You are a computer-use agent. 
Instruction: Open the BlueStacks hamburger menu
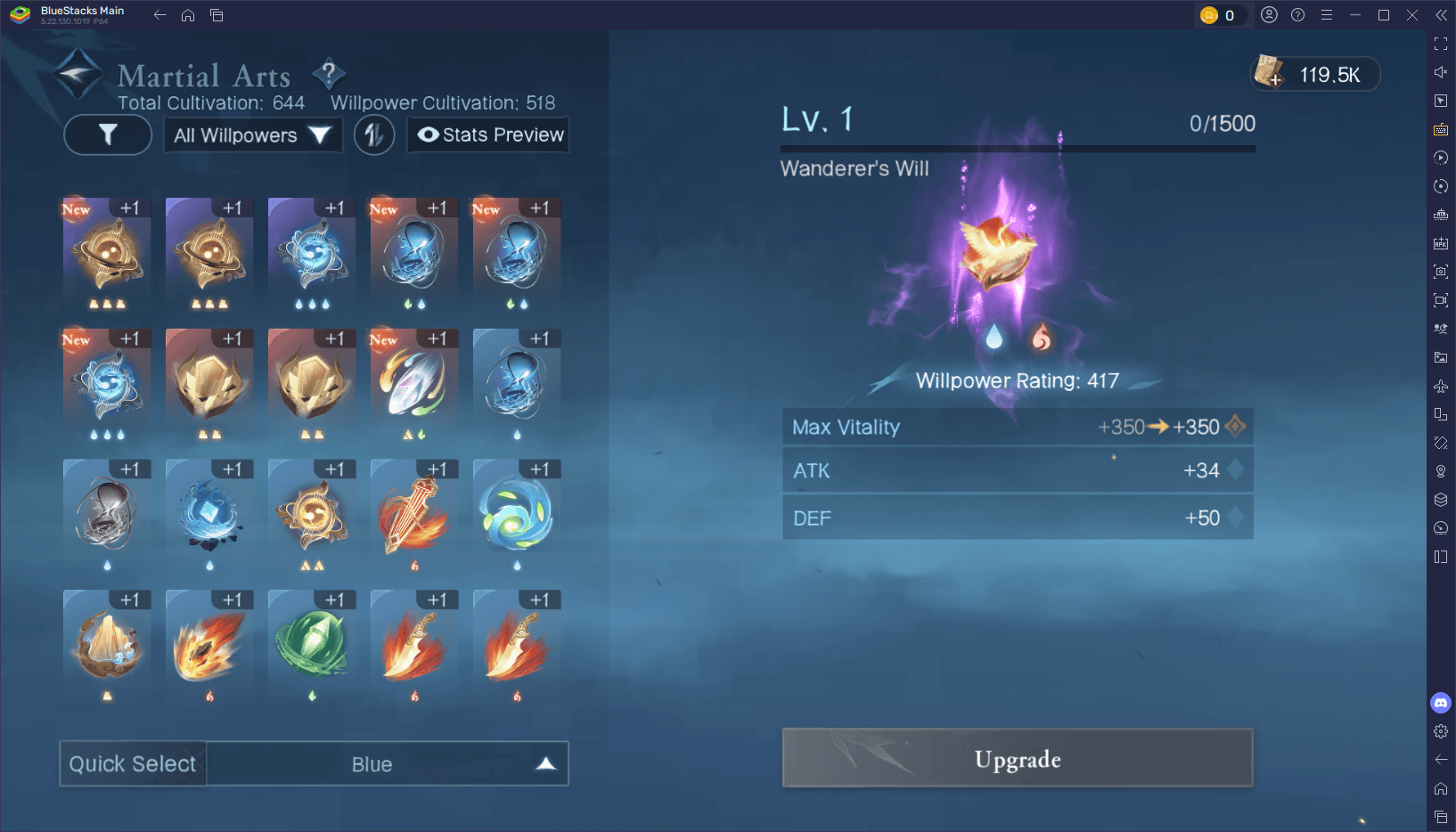point(1328,14)
